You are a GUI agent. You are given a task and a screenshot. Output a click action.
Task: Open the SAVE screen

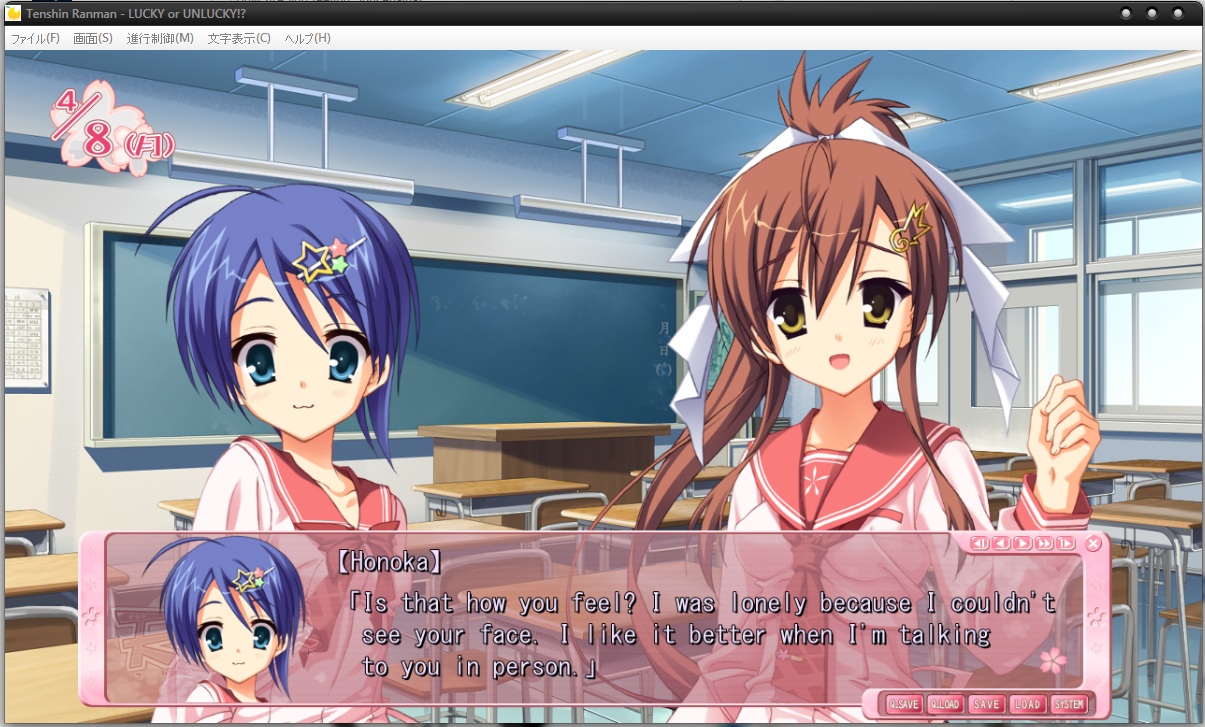click(x=986, y=704)
